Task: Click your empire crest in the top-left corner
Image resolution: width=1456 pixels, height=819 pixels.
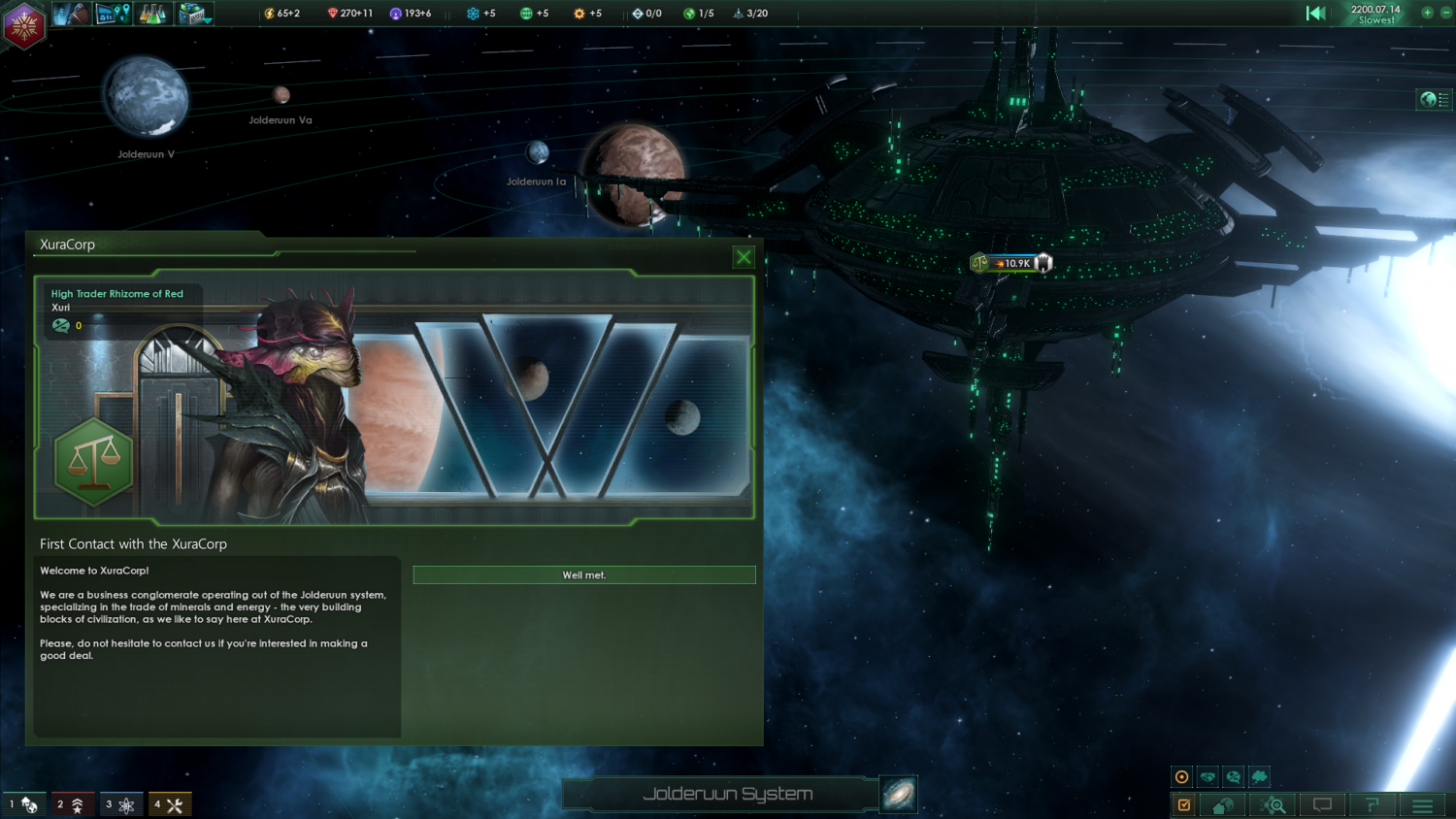Action: click(x=23, y=25)
